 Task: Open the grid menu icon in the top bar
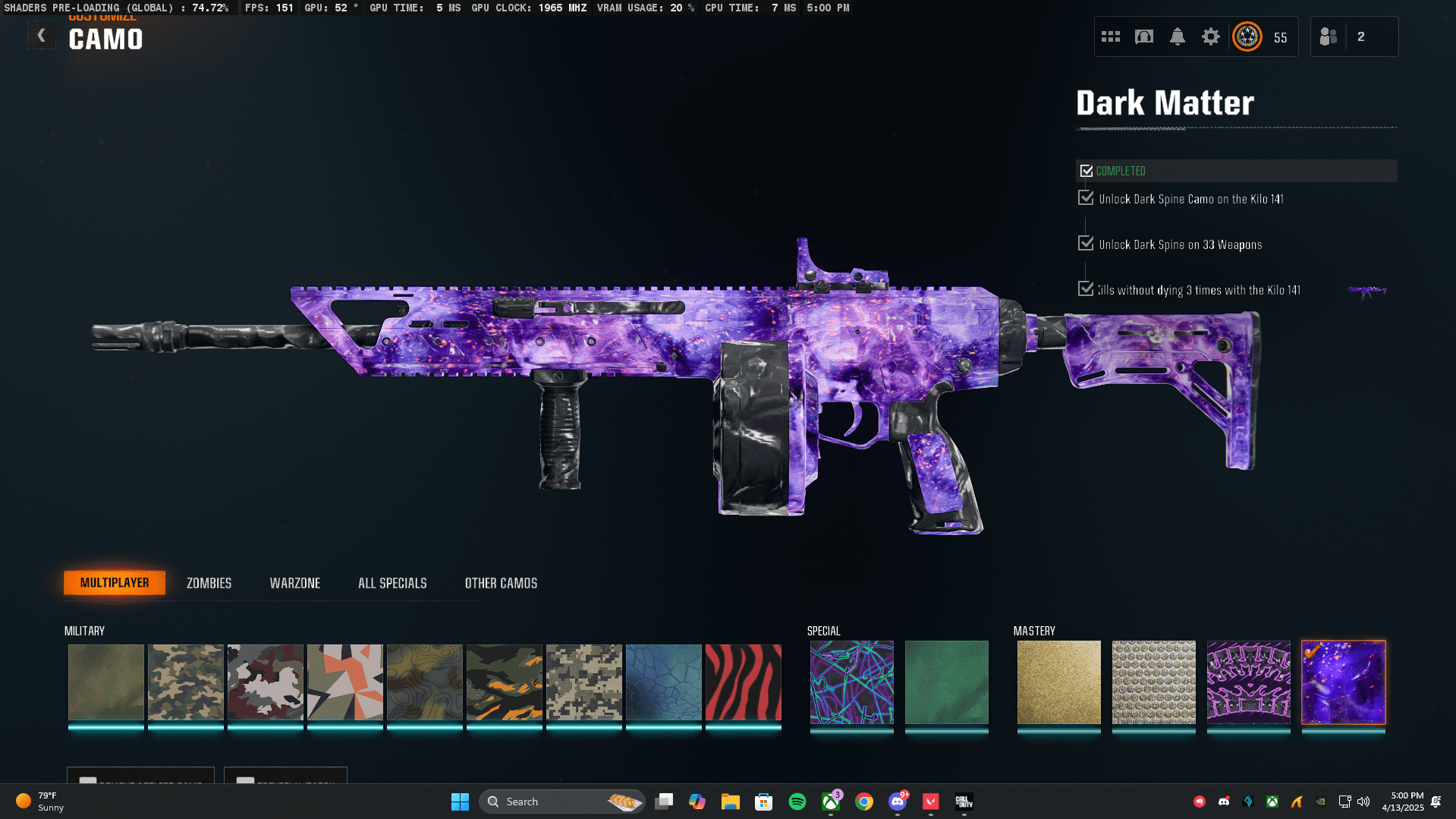[x=1110, y=36]
